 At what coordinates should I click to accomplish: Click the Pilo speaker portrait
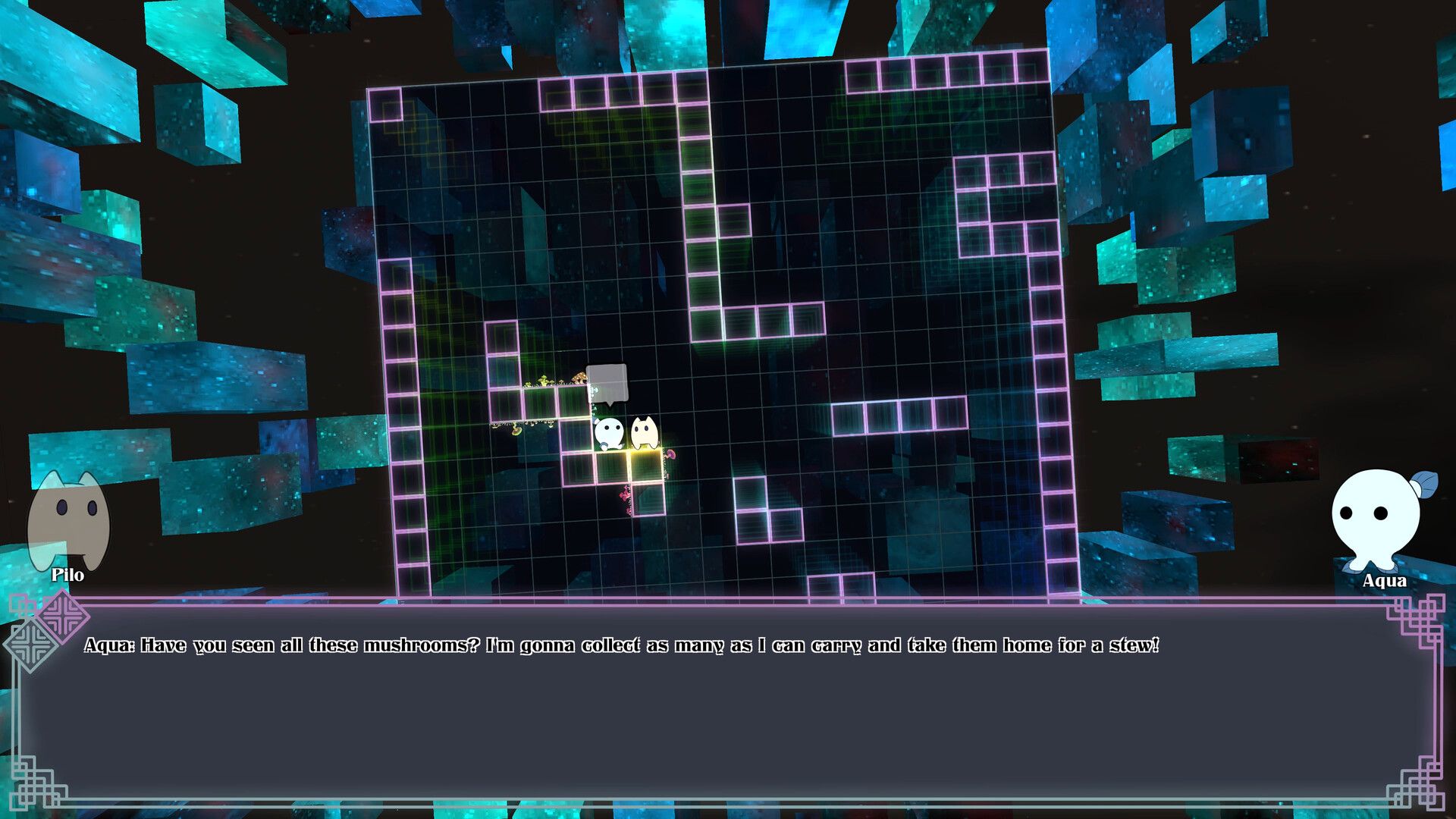tap(68, 520)
